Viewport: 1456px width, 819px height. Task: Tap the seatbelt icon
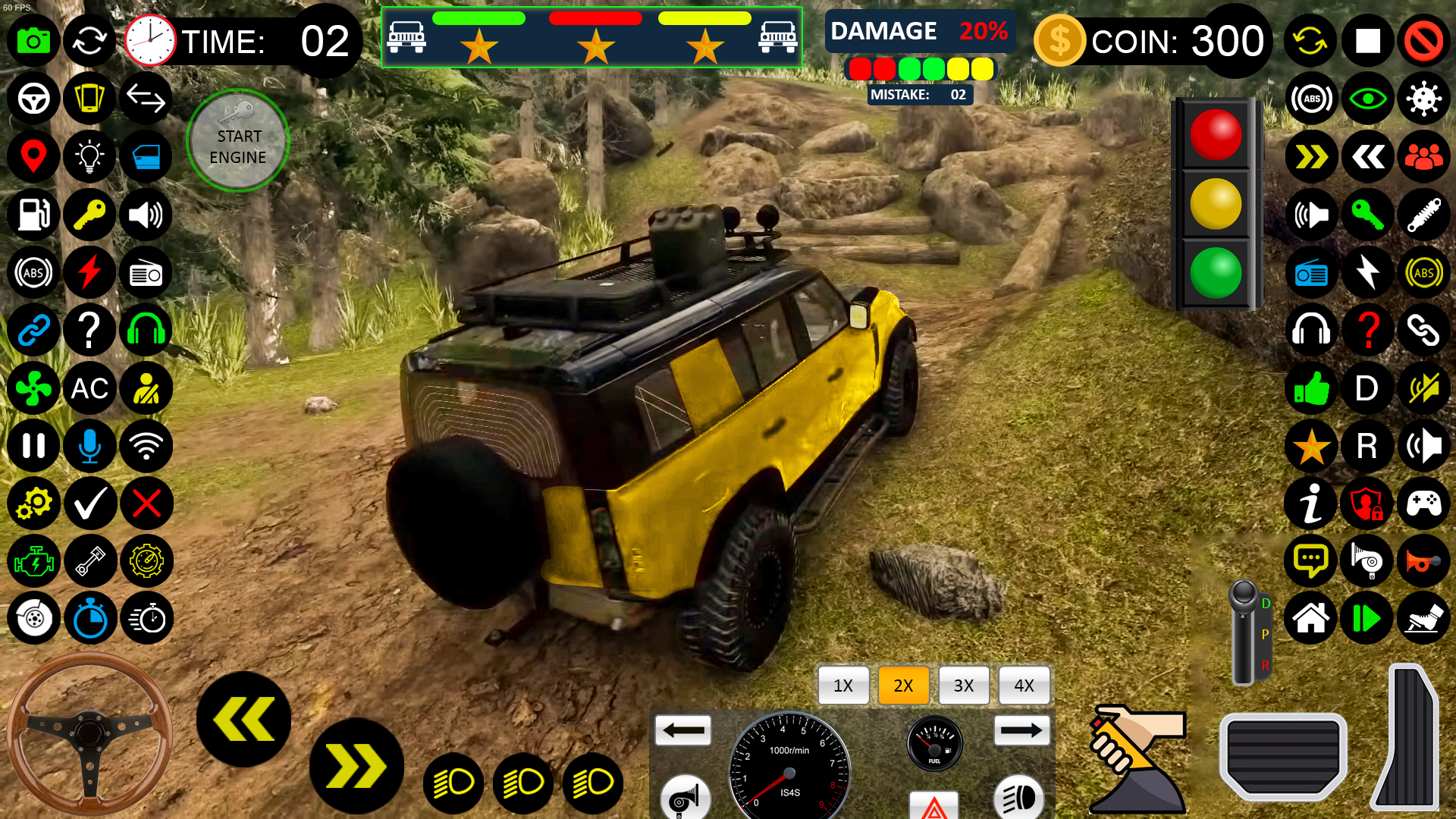(146, 388)
